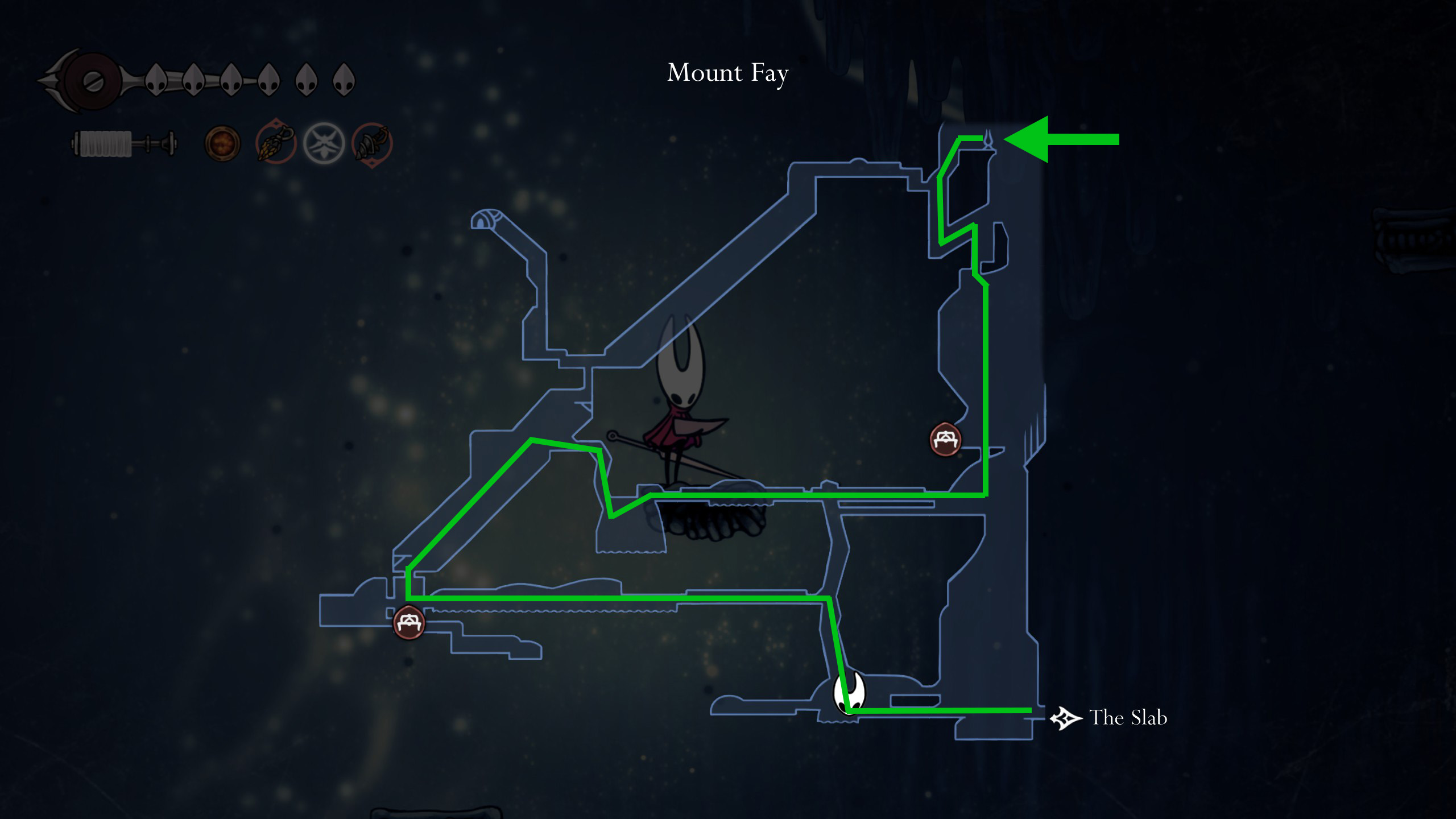Image resolution: width=1456 pixels, height=819 pixels.
Task: Click Hornet's white head position marker
Action: [x=849, y=693]
